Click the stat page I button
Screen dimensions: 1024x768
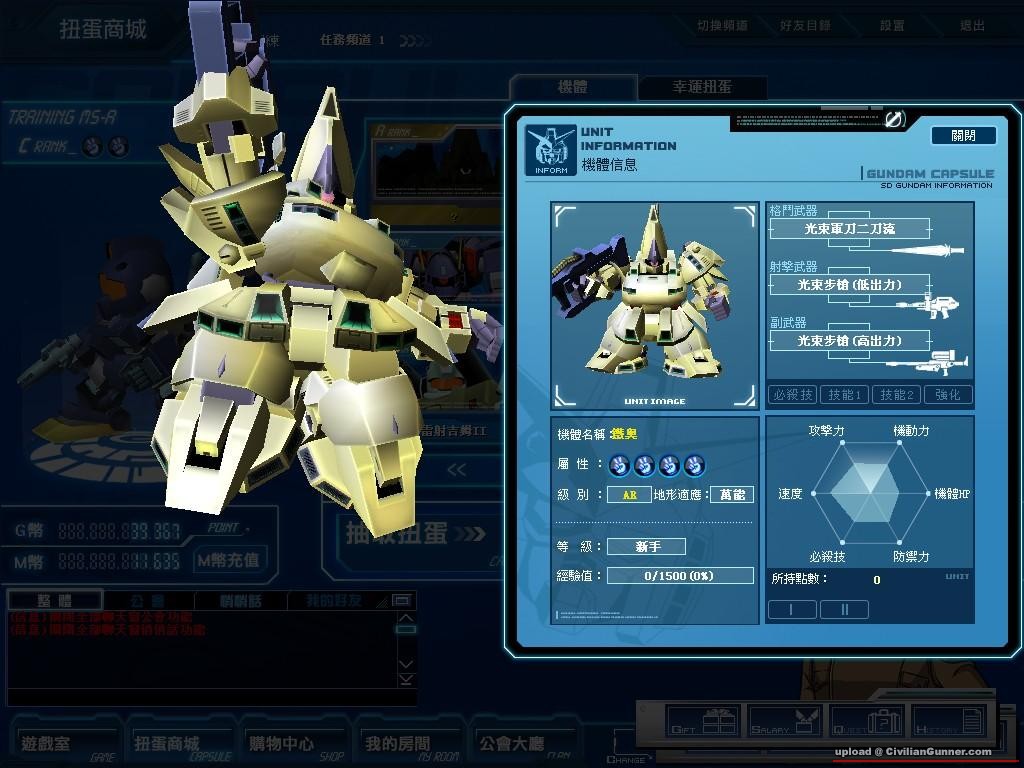pyautogui.click(x=791, y=609)
